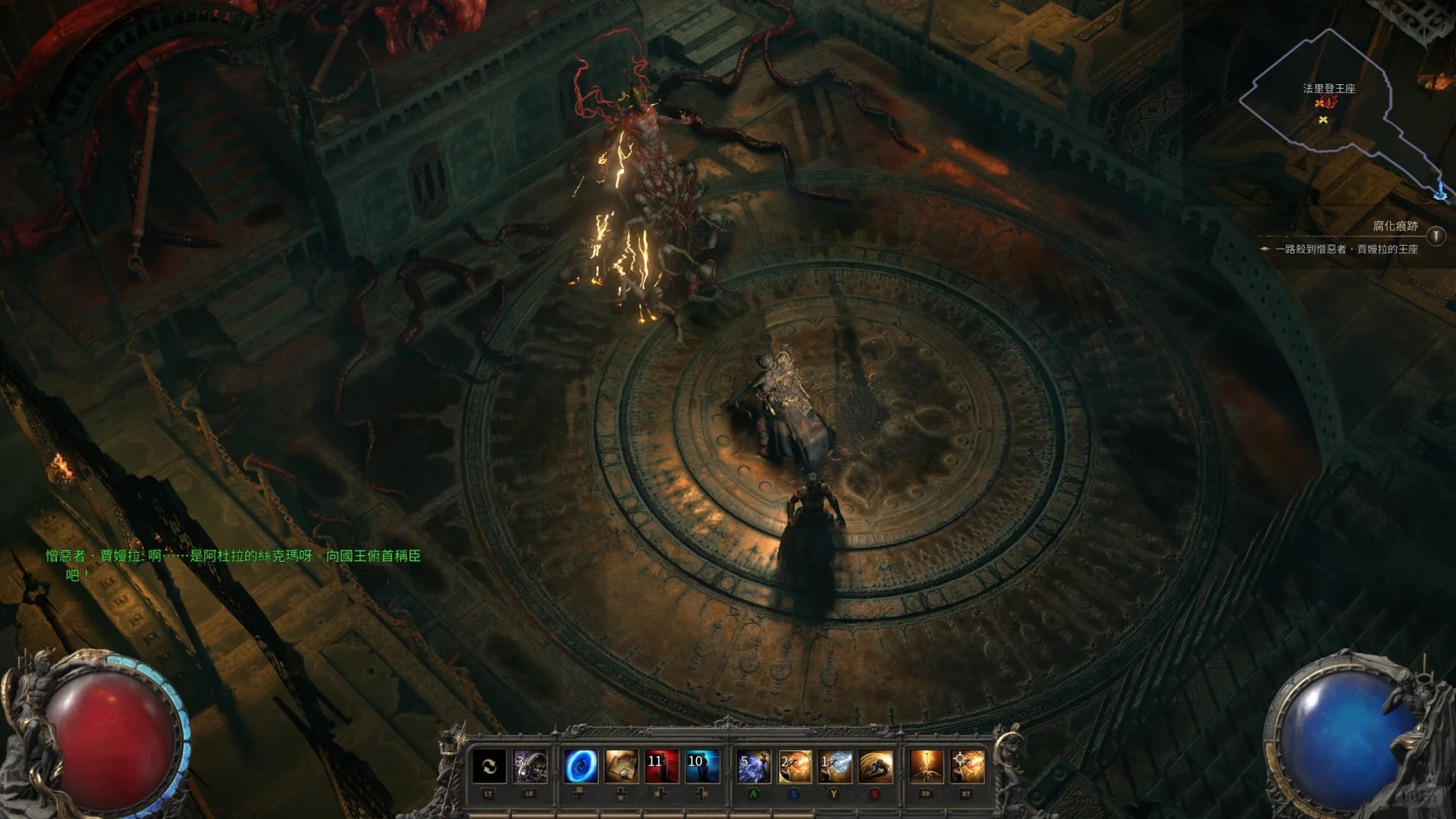Select the skull skill slot showing 3
Image resolution: width=1456 pixels, height=819 pixels.
tap(530, 767)
